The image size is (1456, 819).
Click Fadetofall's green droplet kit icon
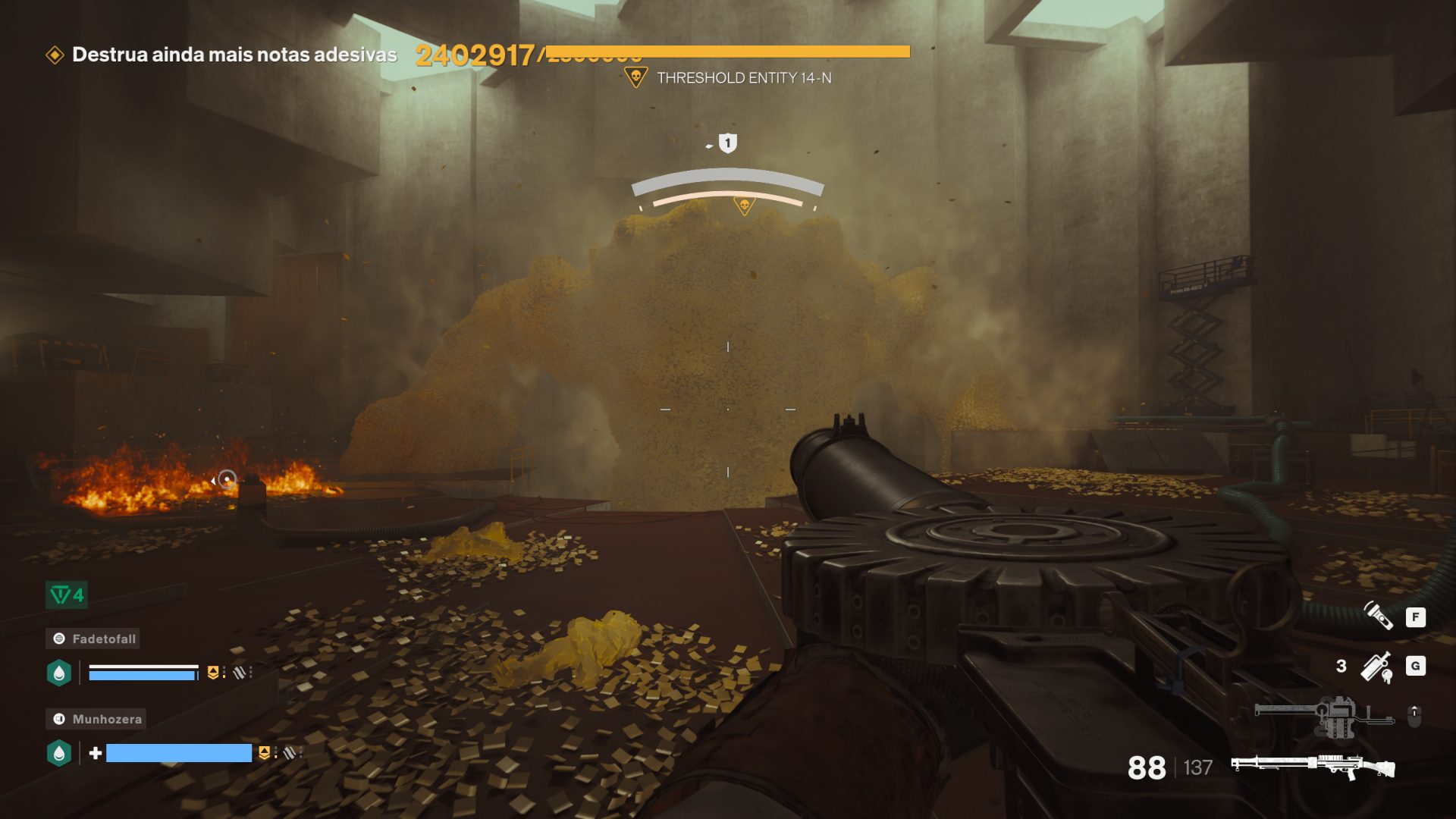(x=59, y=673)
